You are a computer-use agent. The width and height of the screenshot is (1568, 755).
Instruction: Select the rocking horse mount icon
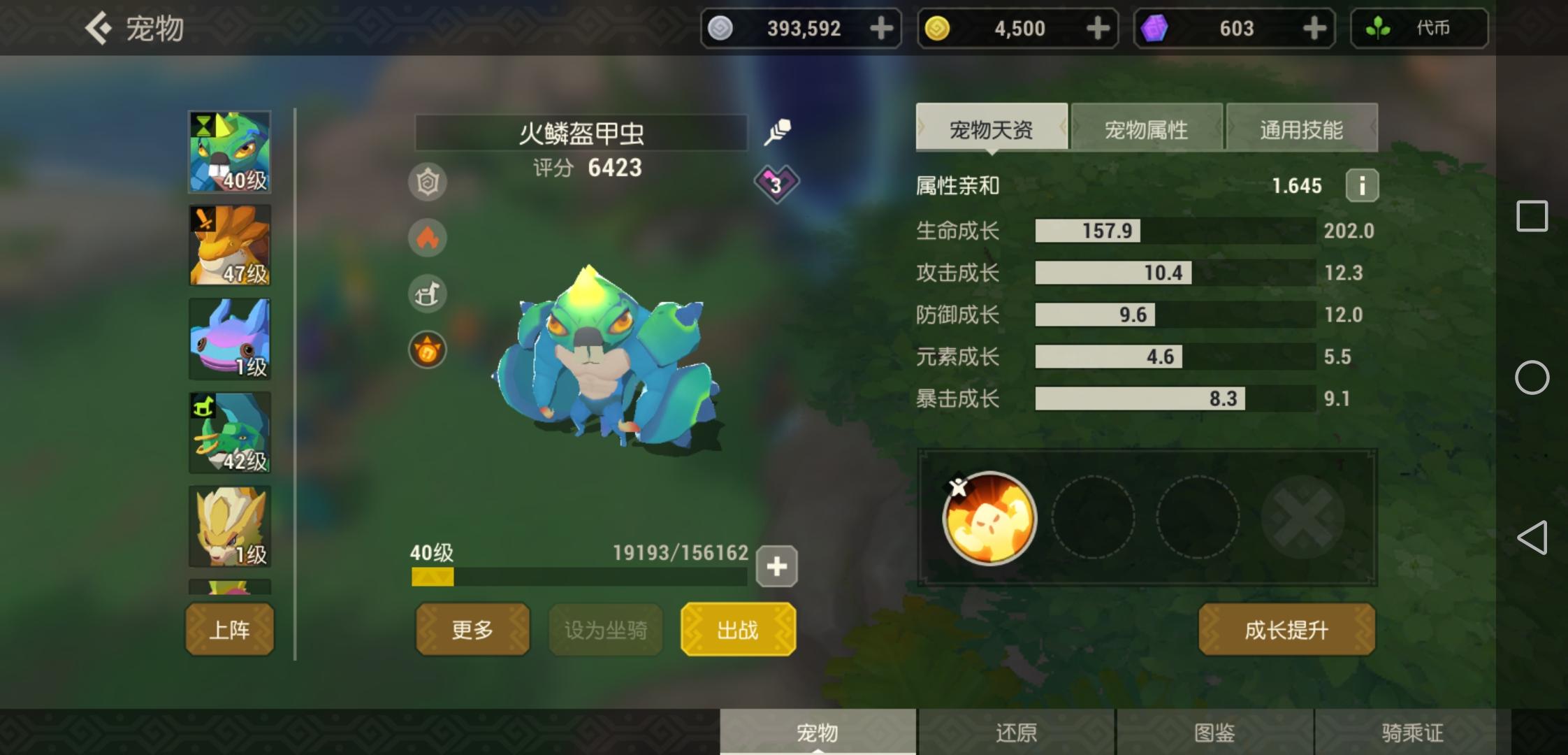coord(428,294)
